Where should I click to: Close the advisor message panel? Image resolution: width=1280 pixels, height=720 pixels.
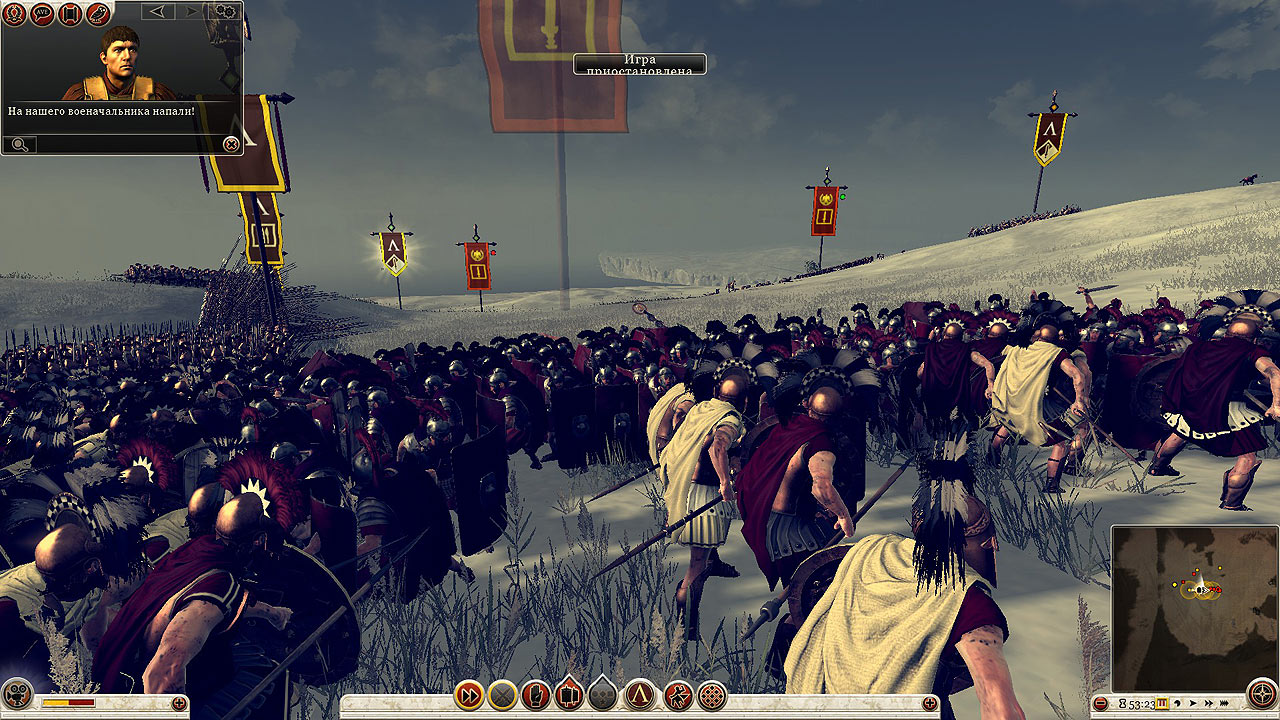click(x=231, y=145)
